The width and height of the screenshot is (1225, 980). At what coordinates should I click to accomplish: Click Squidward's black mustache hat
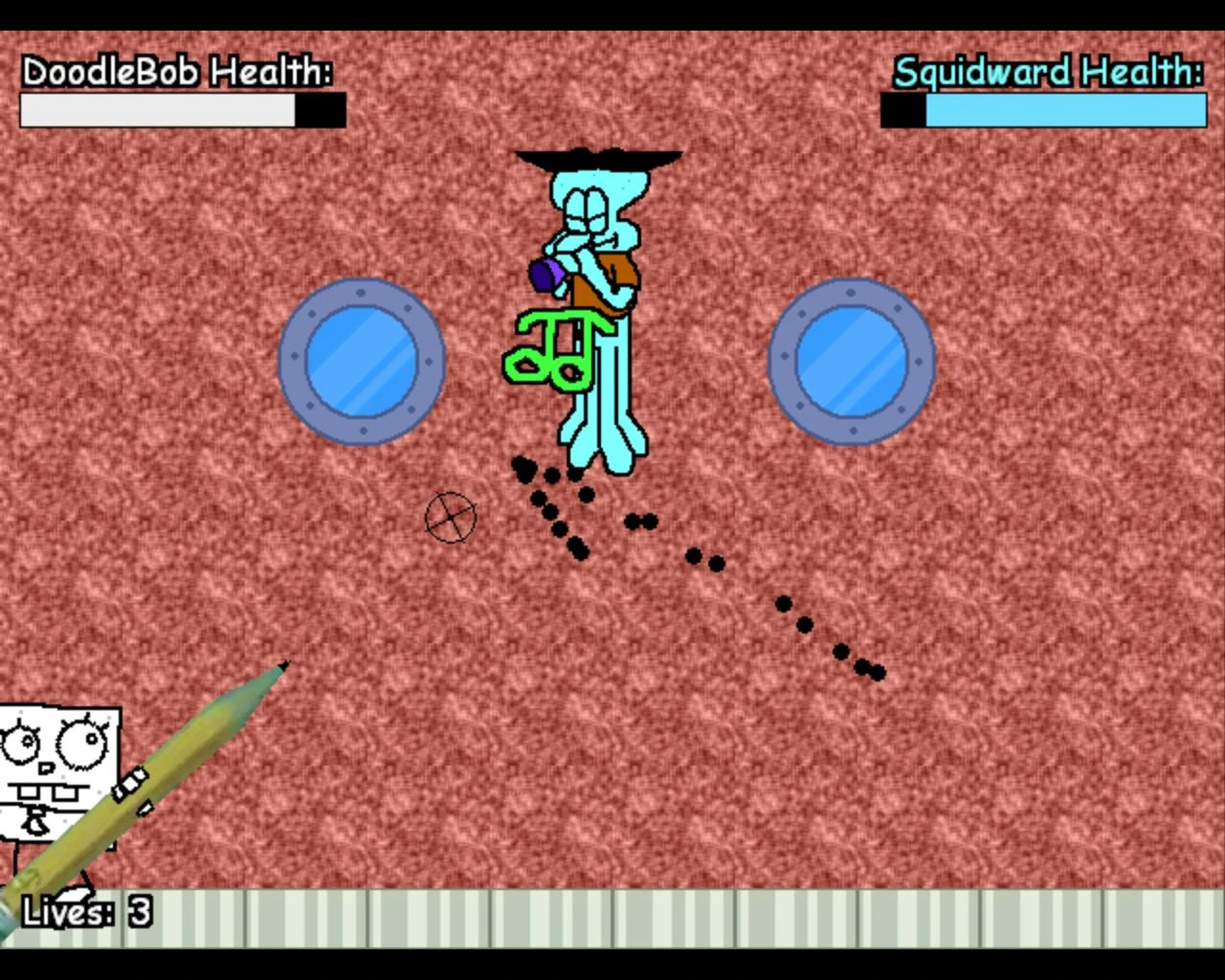click(x=598, y=156)
